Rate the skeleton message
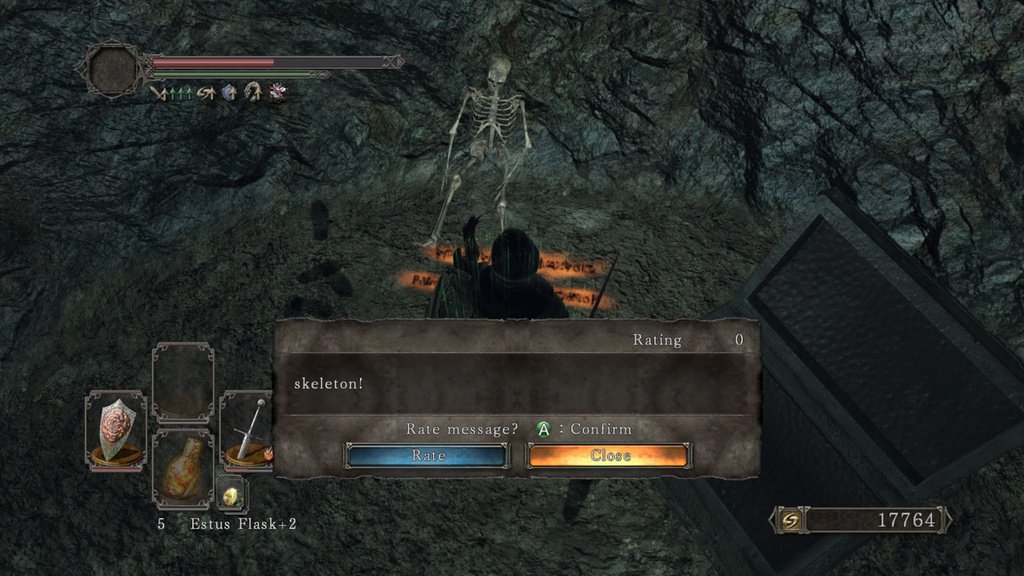Screen dimensions: 1024x576 pos(427,456)
